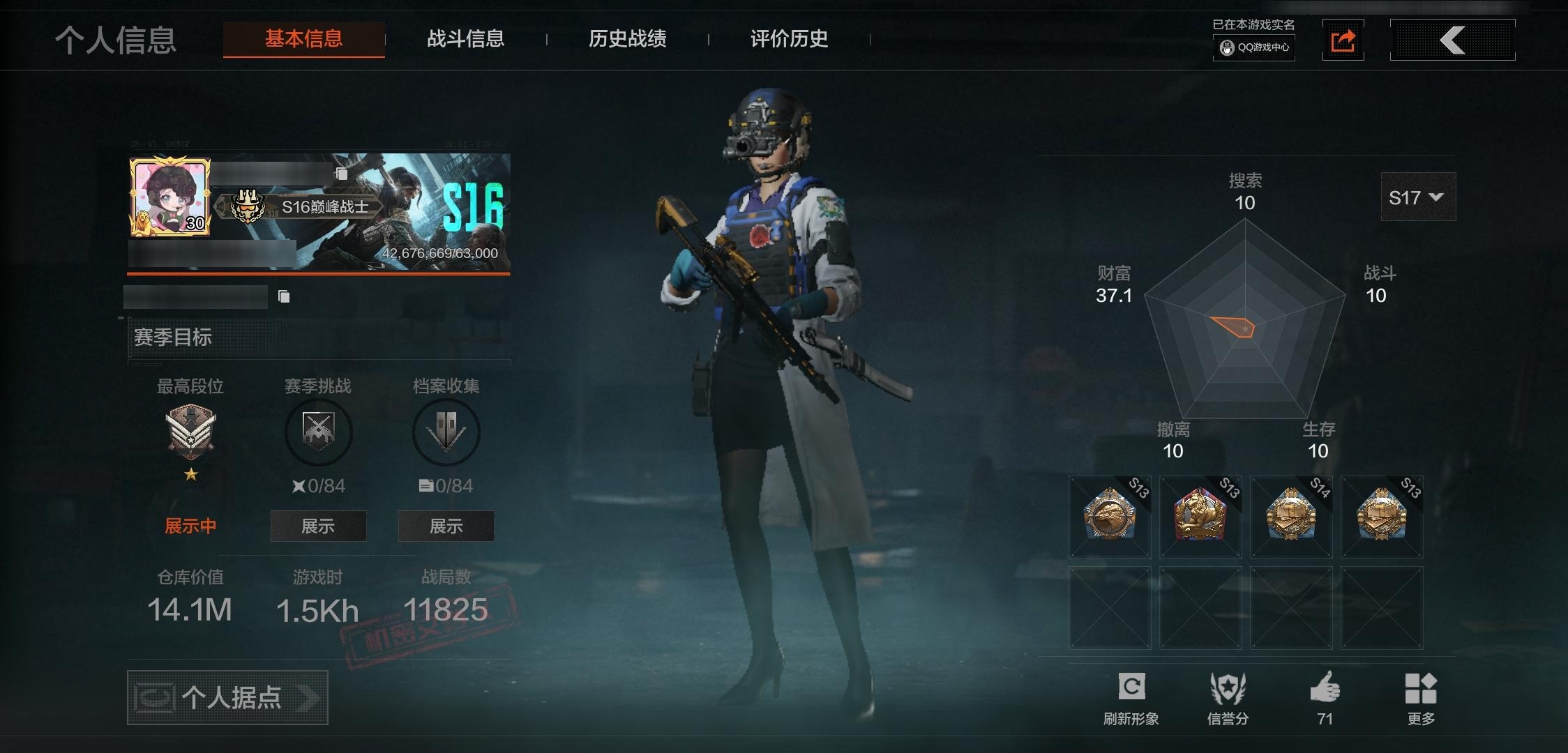Select the 评价历史 tab

789,39
